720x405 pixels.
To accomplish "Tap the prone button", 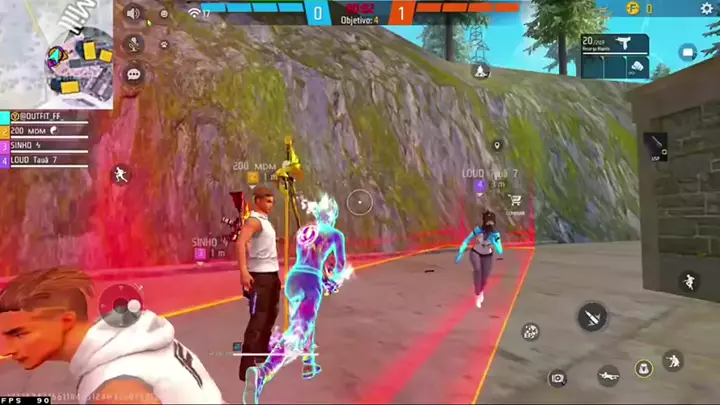I will pyautogui.click(x=608, y=377).
